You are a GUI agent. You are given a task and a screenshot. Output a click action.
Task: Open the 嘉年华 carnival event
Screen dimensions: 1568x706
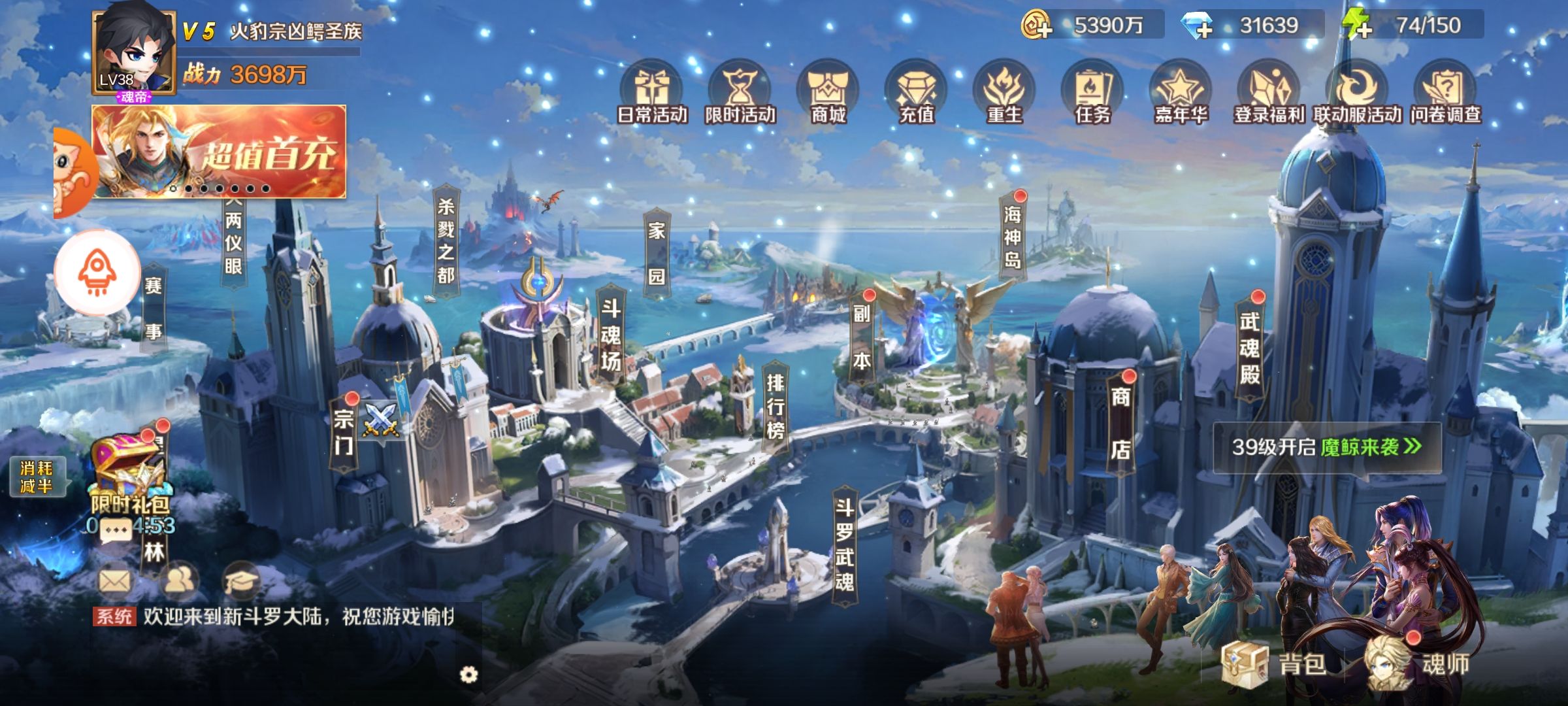pos(1181,95)
